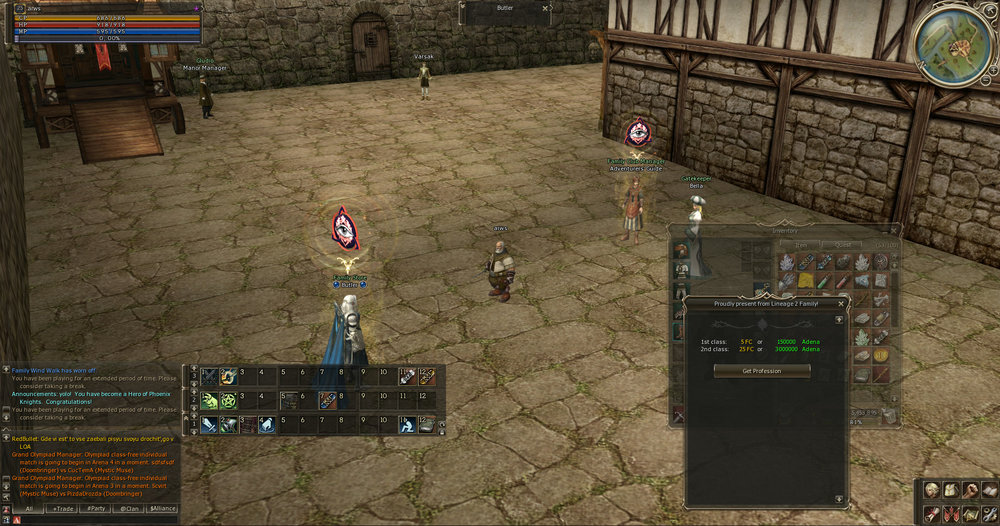Viewport: 1000px width, 526px height.
Task: Open inventory with the backpack icon
Action: [x=950, y=490]
